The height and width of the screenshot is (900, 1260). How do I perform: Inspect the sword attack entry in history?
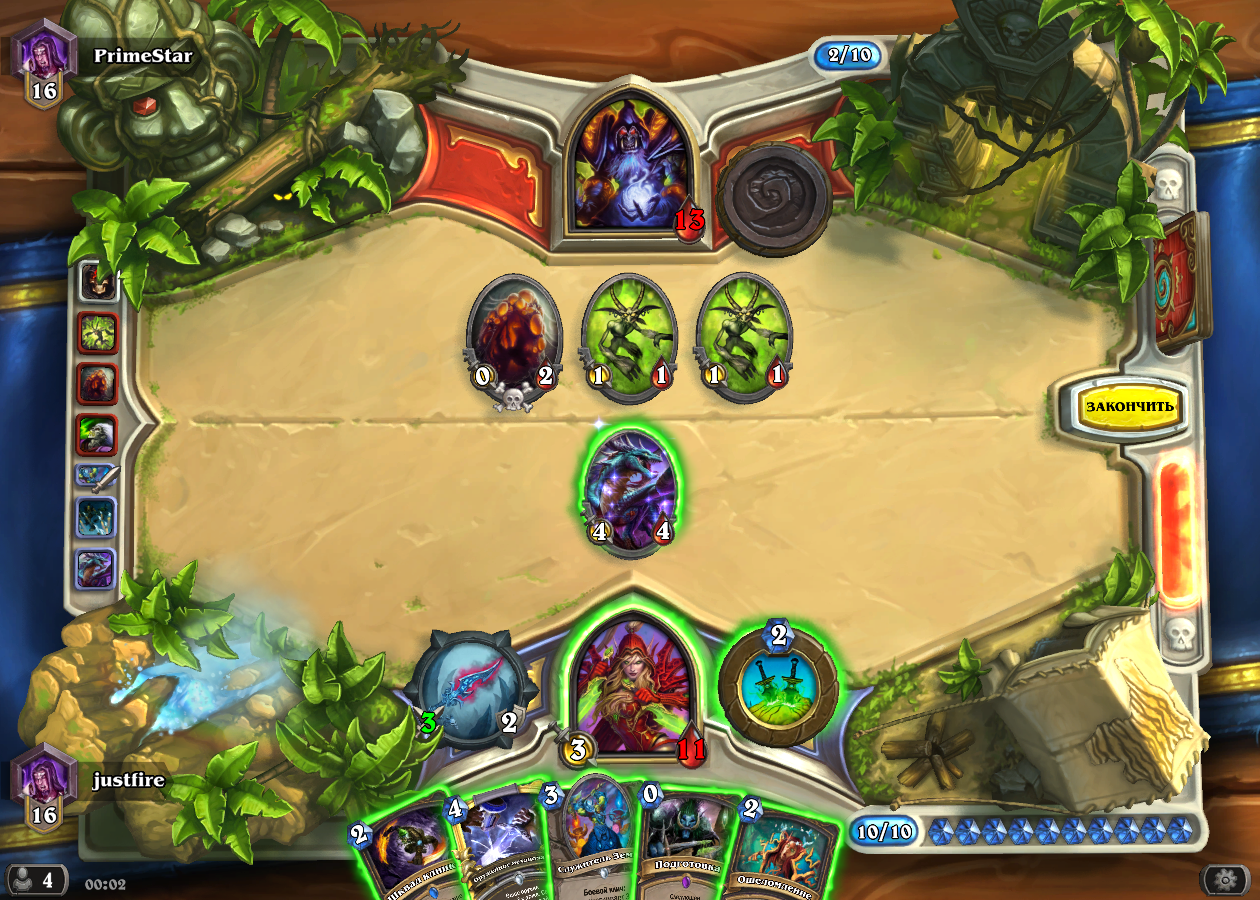tap(98, 476)
